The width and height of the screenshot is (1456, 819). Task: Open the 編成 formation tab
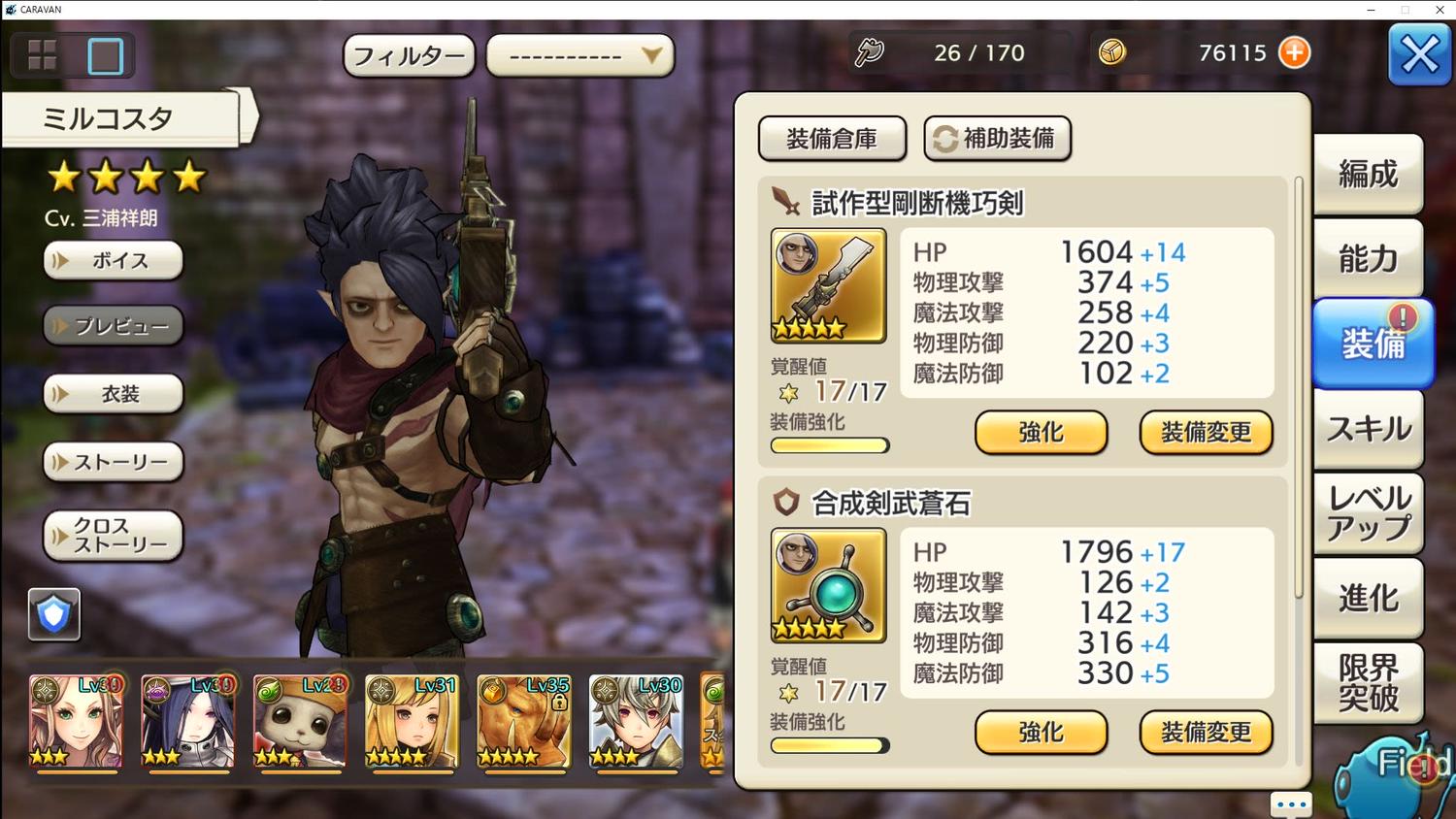tap(1368, 175)
